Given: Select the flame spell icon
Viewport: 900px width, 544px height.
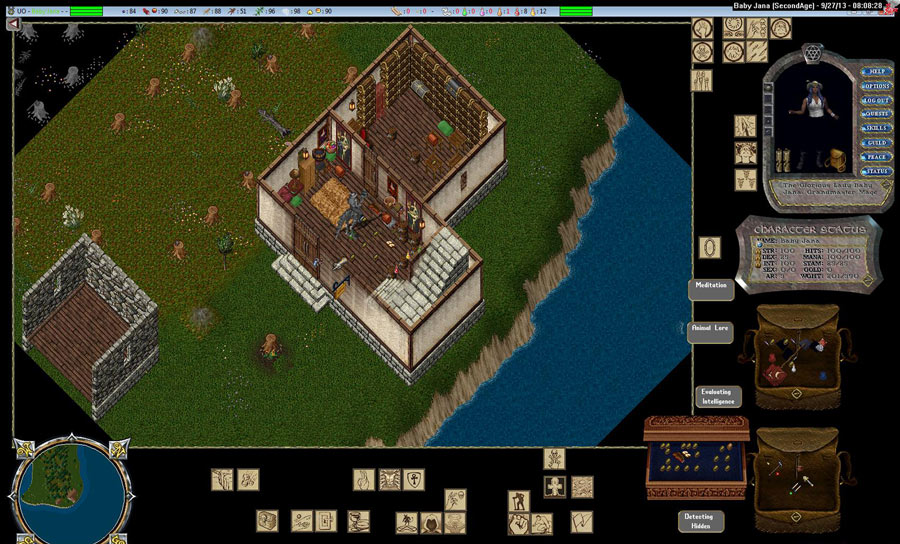Looking at the screenshot, I should [x=363, y=479].
